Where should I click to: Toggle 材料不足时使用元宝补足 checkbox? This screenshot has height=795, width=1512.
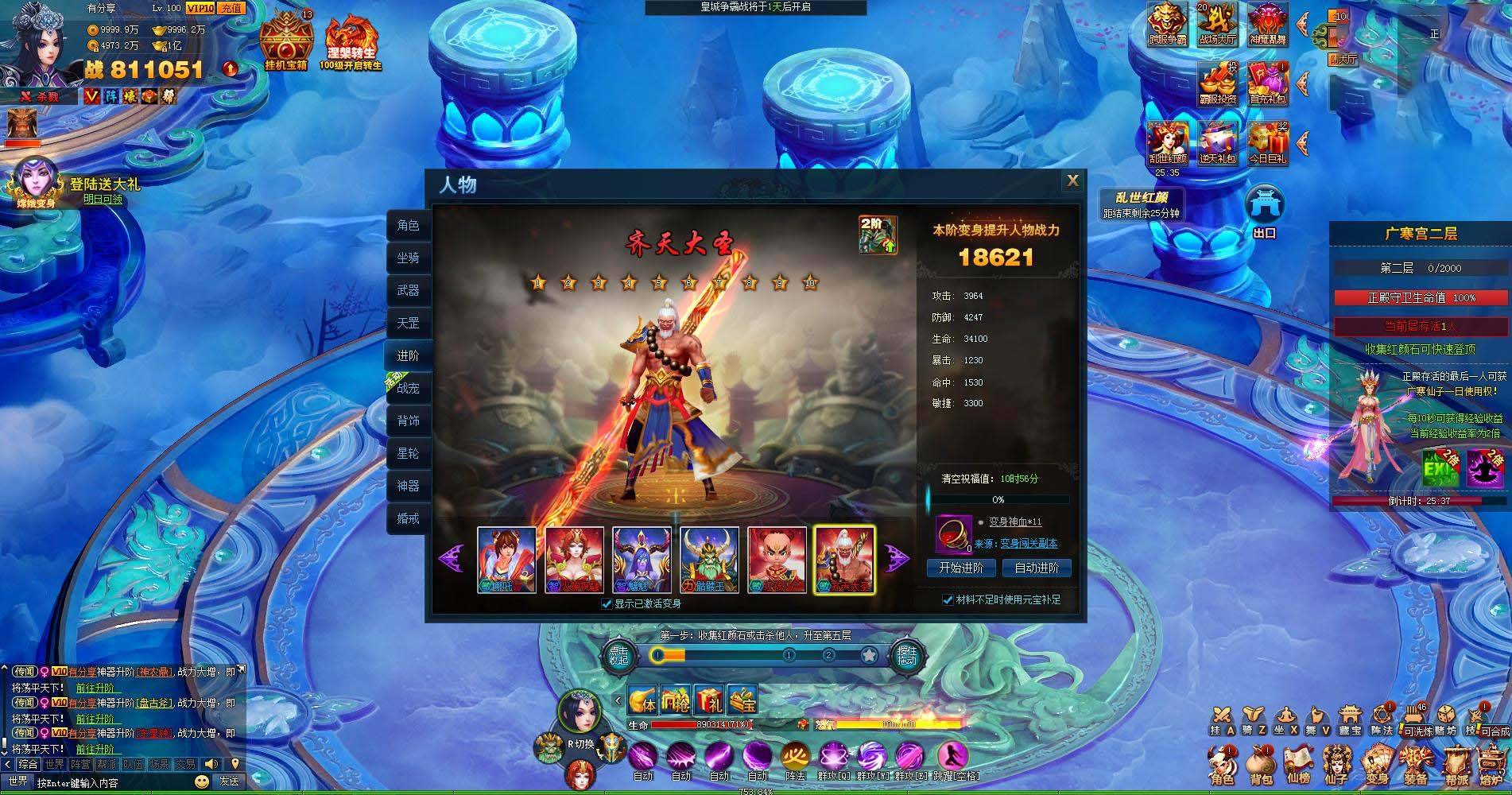(948, 599)
